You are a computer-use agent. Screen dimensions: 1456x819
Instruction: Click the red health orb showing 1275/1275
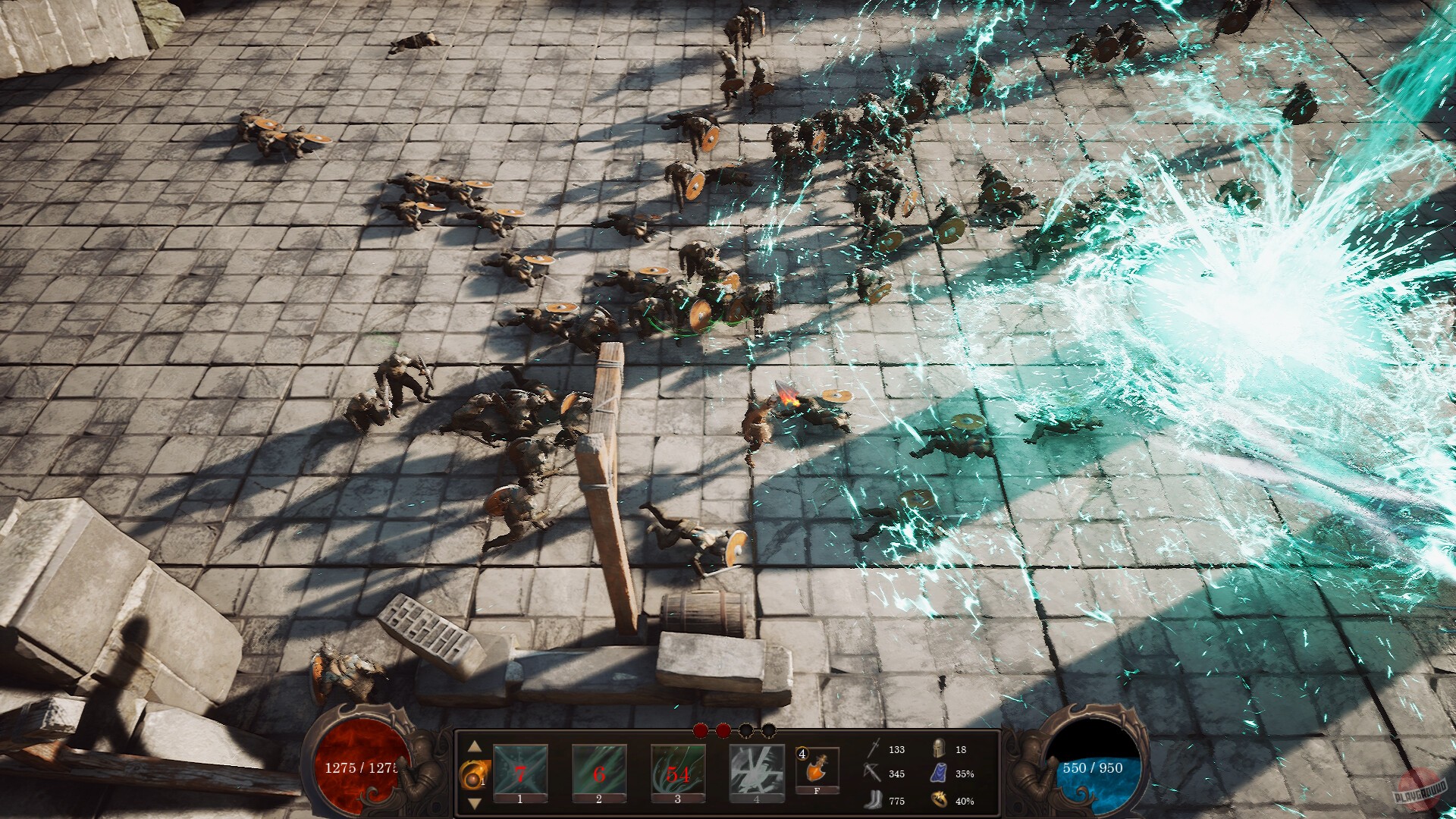[361, 770]
